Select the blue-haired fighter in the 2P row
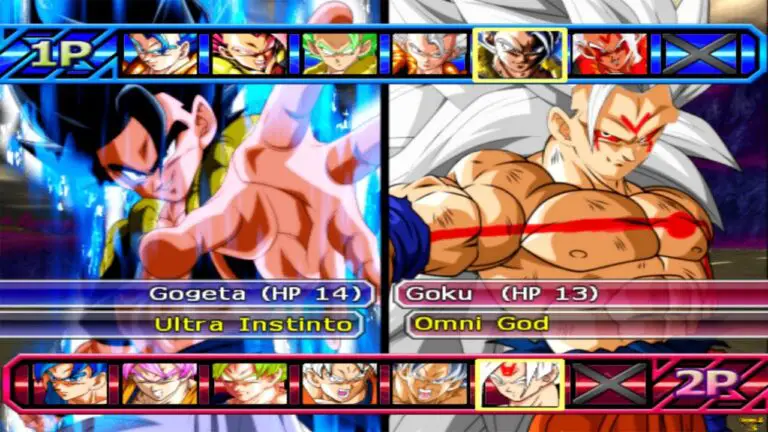Screen dimensions: 768x432 point(69,383)
